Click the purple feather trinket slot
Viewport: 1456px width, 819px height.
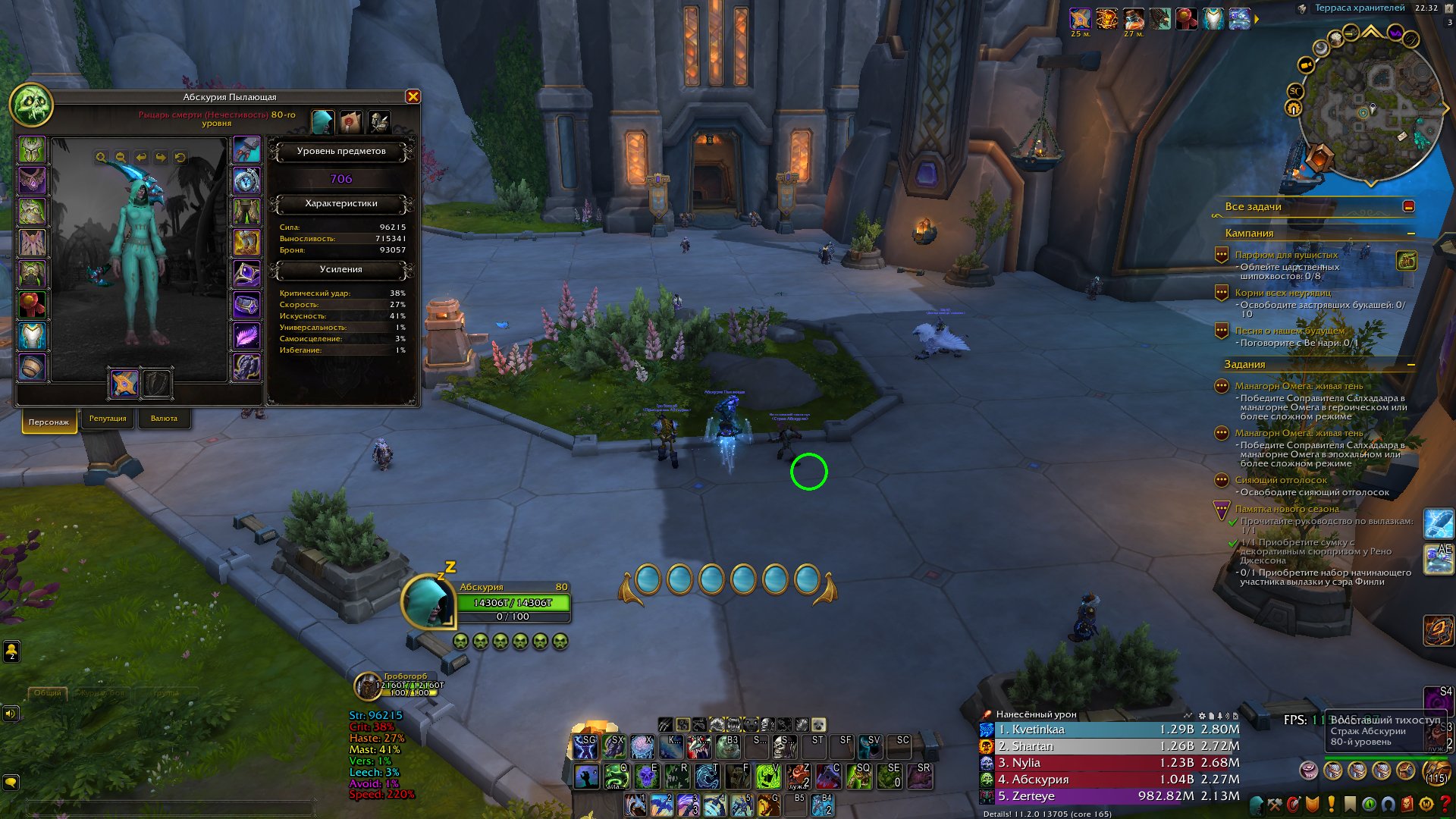click(x=246, y=336)
